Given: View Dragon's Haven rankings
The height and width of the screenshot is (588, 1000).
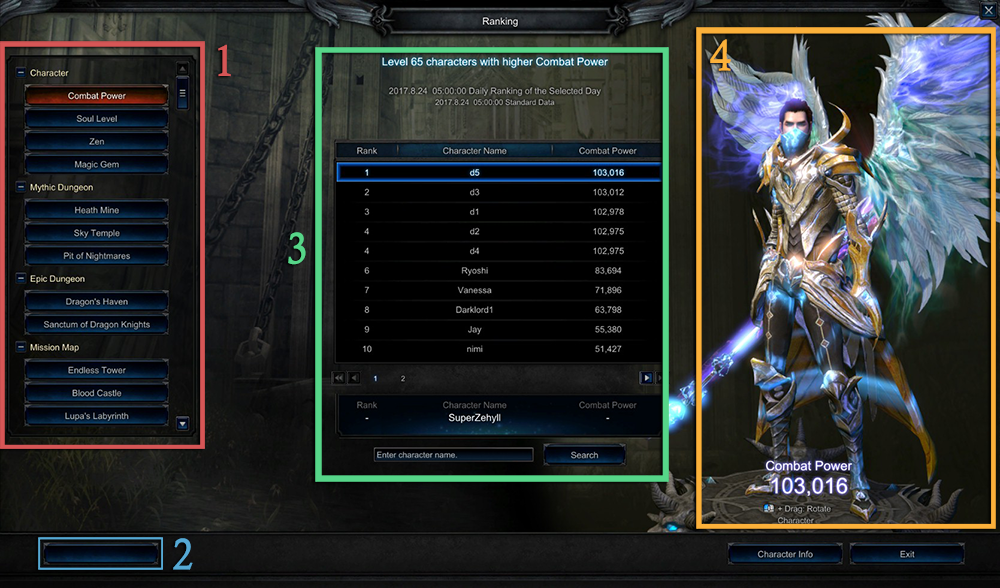Looking at the screenshot, I should click(97, 302).
